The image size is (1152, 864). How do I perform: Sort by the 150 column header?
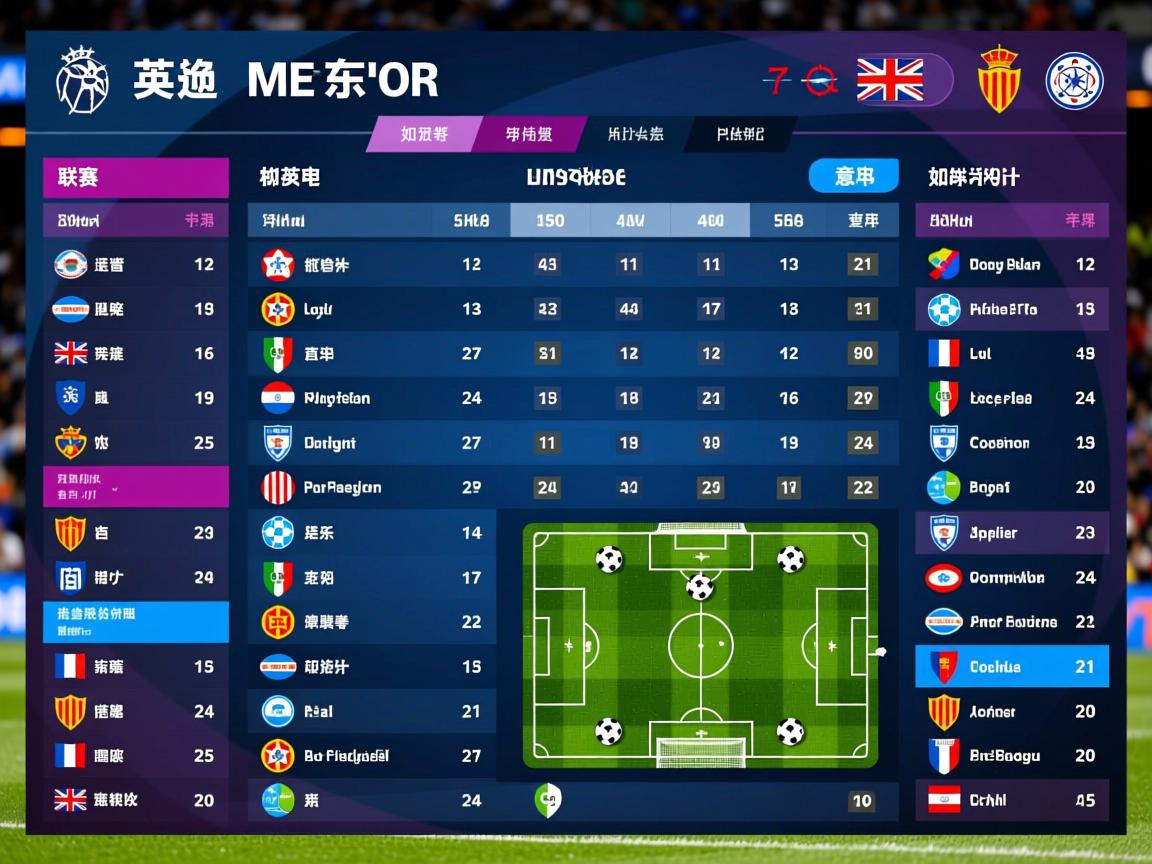point(550,221)
